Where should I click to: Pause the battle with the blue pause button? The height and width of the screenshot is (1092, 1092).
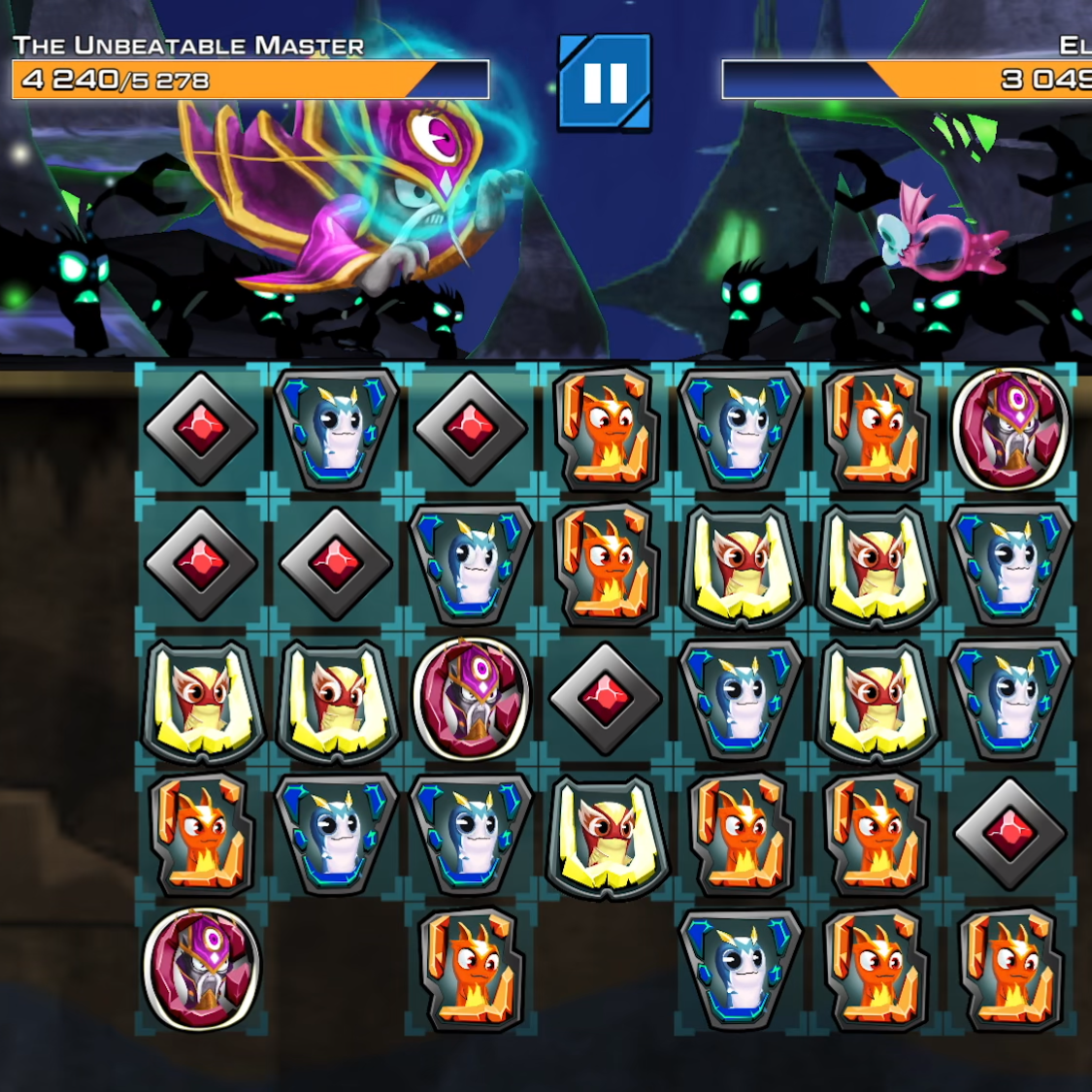pos(605,83)
